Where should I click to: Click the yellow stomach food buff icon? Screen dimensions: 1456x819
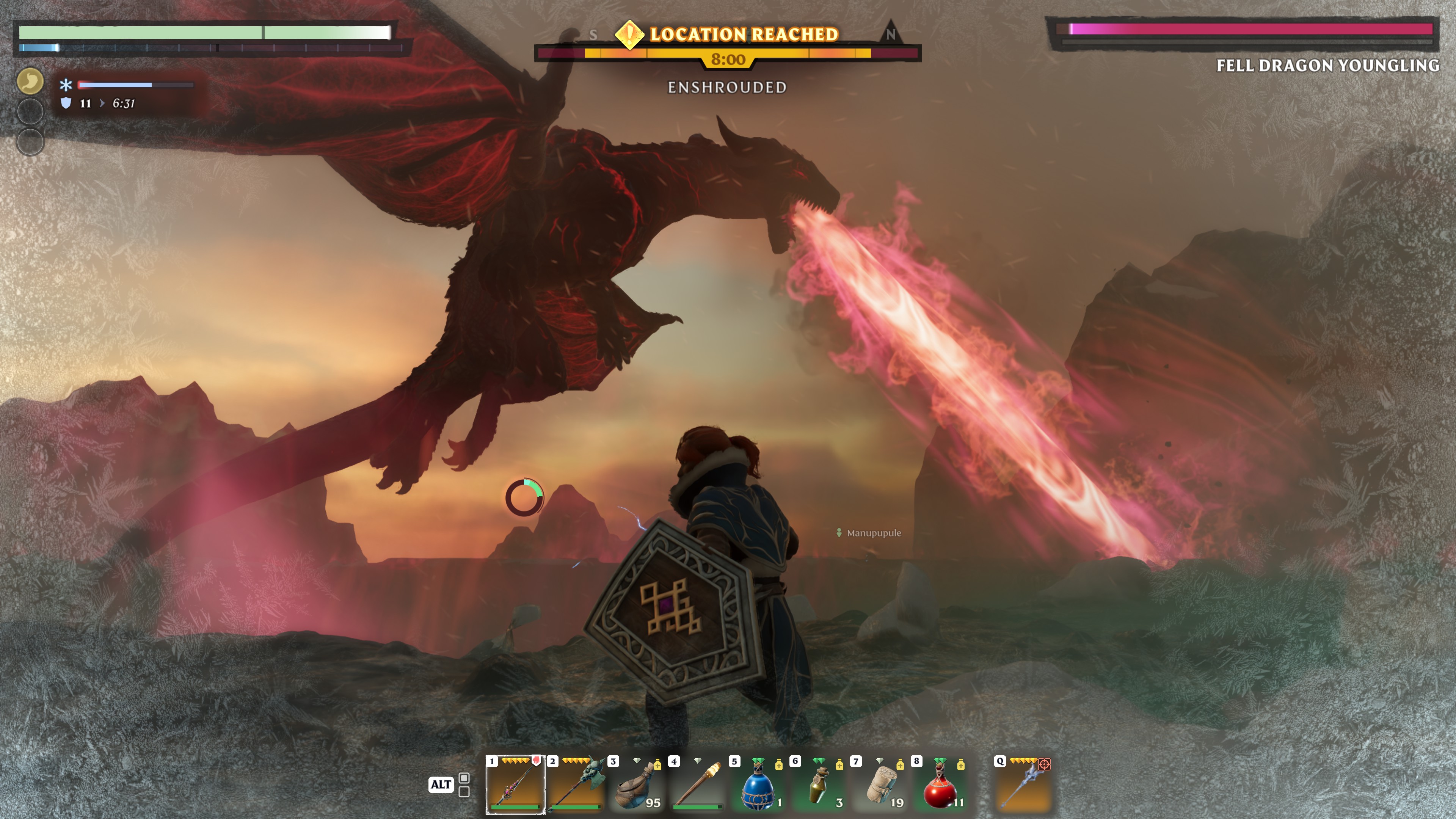[30, 81]
